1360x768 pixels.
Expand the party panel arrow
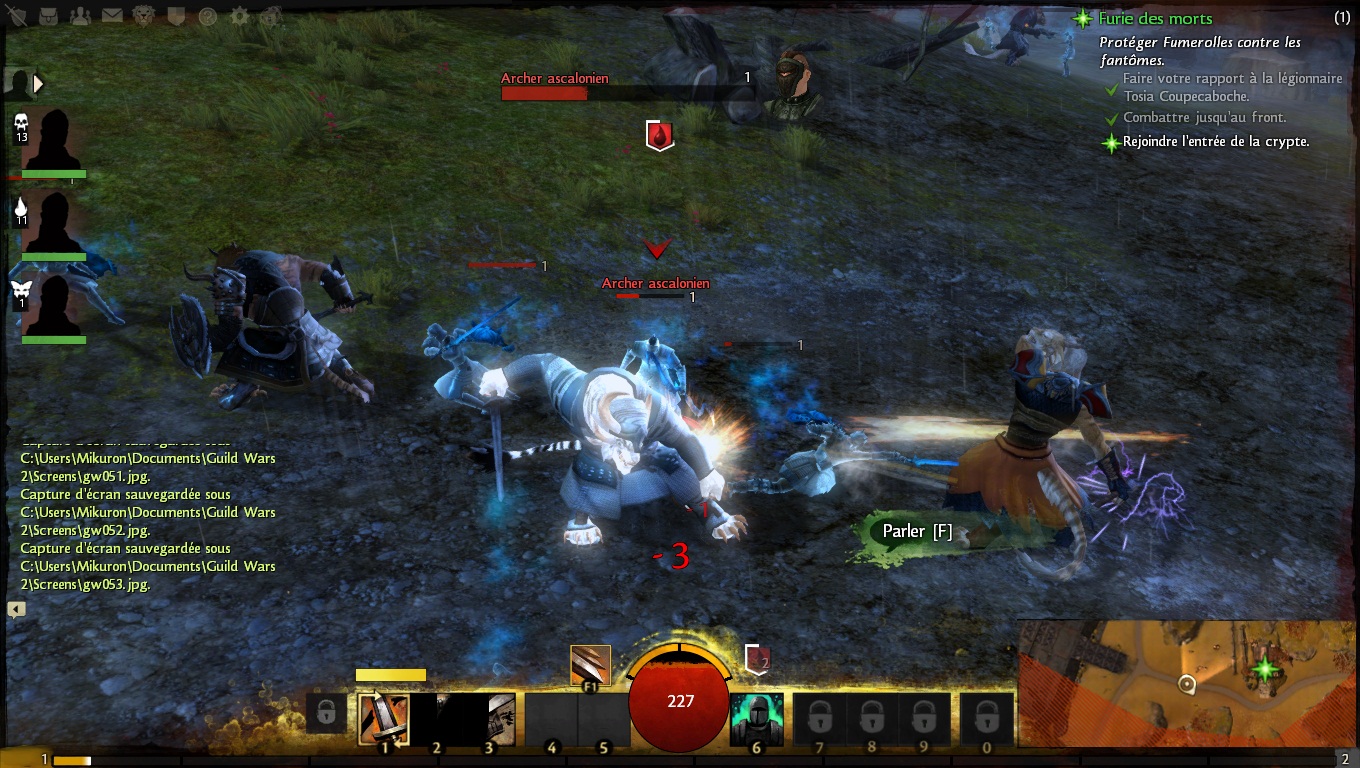38,84
